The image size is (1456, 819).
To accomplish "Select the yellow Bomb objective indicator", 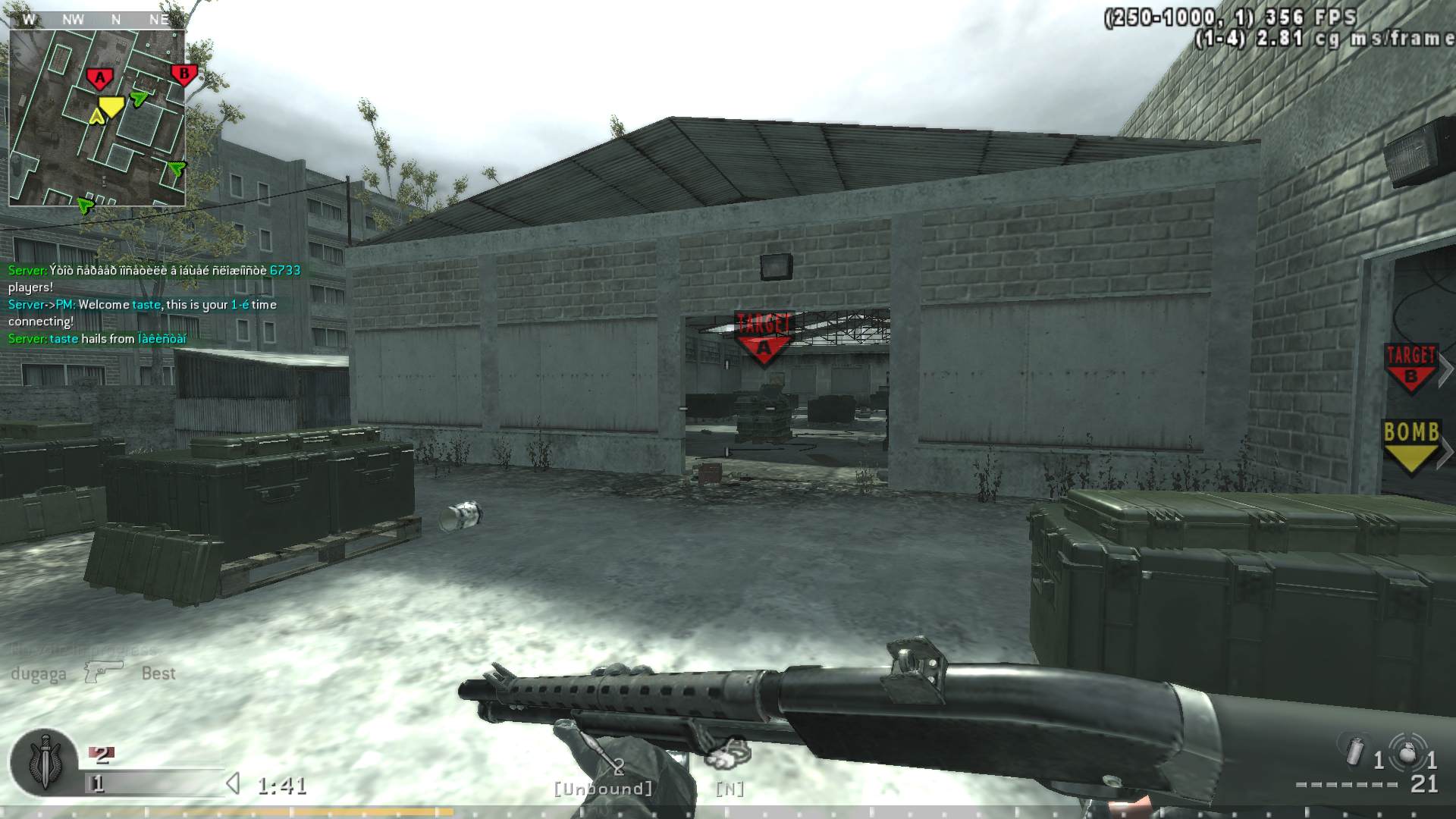I will tap(1411, 446).
